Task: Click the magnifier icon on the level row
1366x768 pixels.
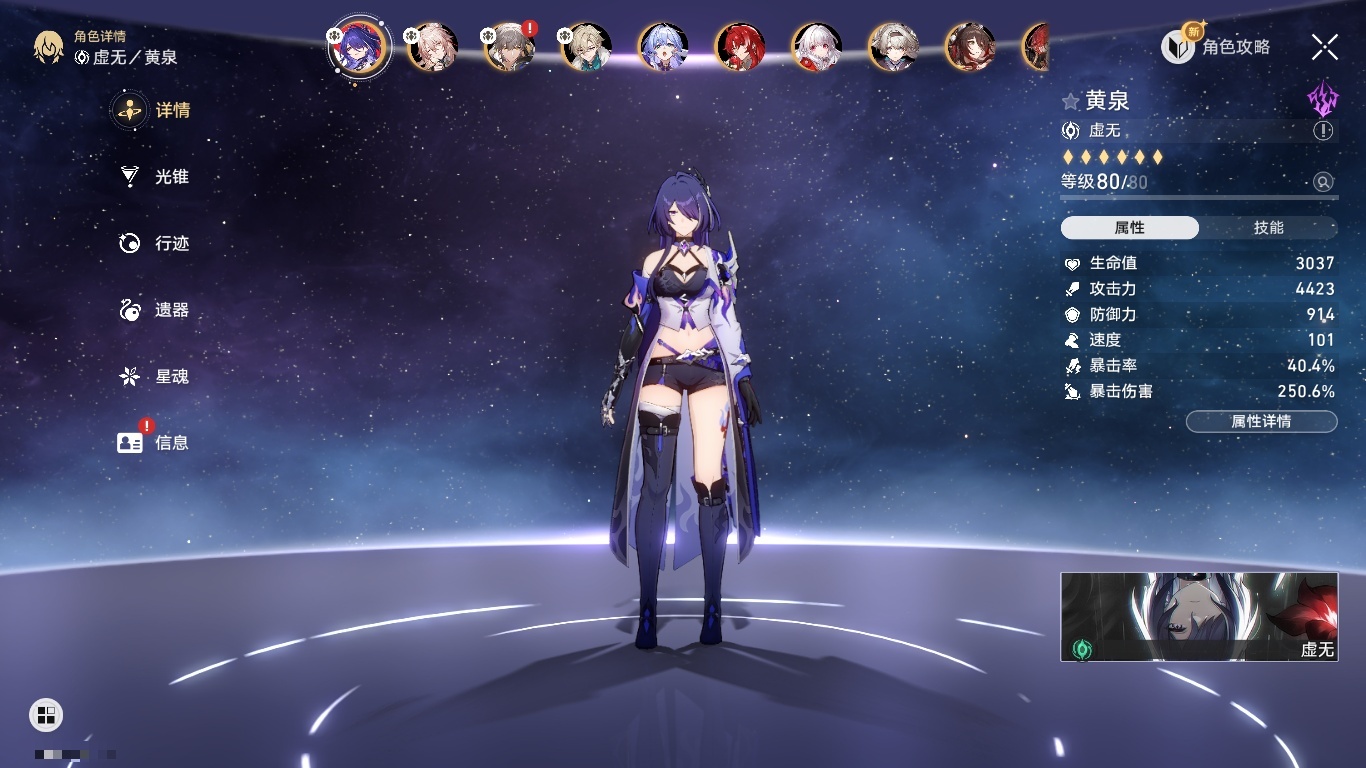Action: tap(1323, 182)
